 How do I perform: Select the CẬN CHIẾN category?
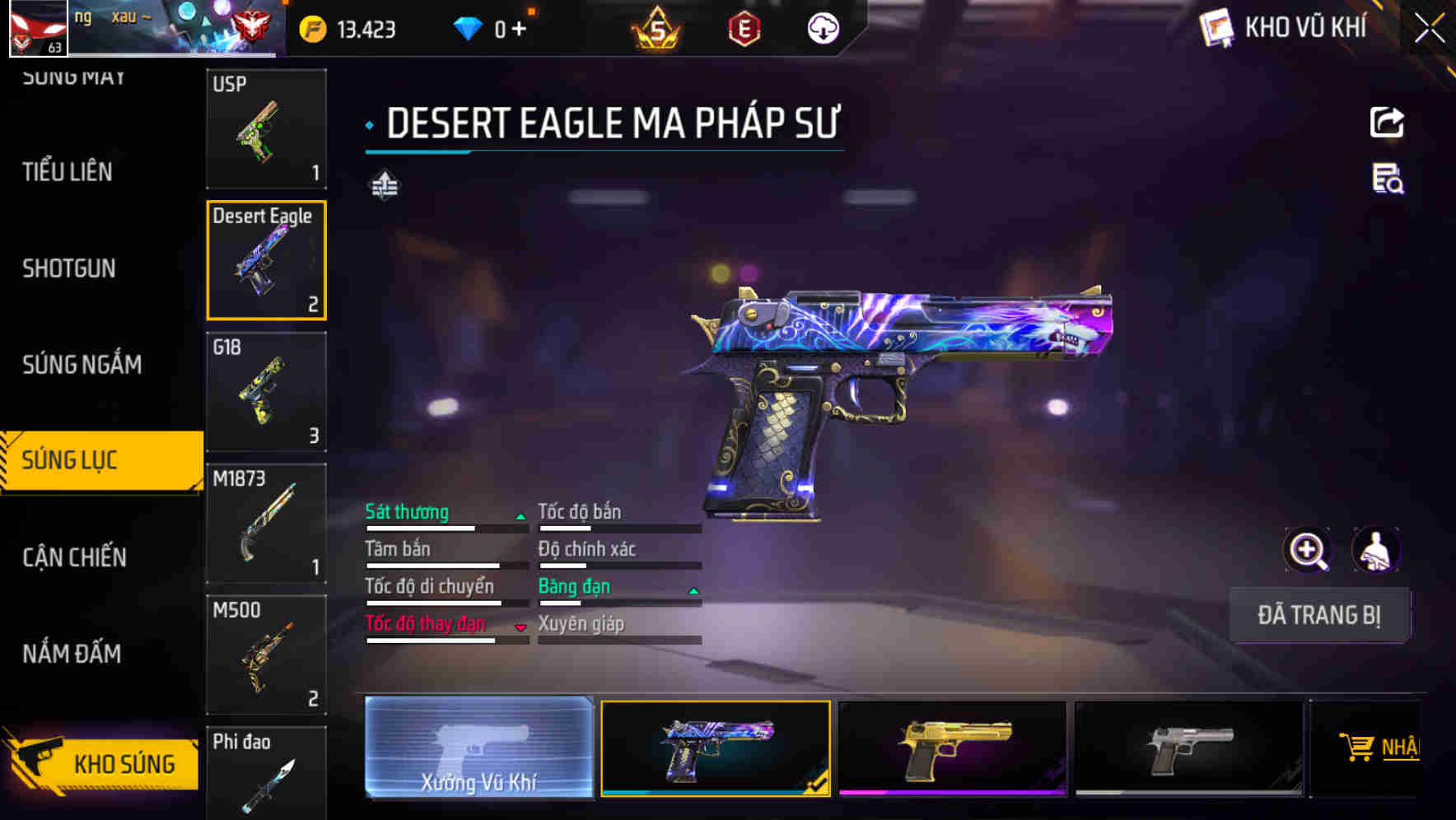[x=73, y=557]
